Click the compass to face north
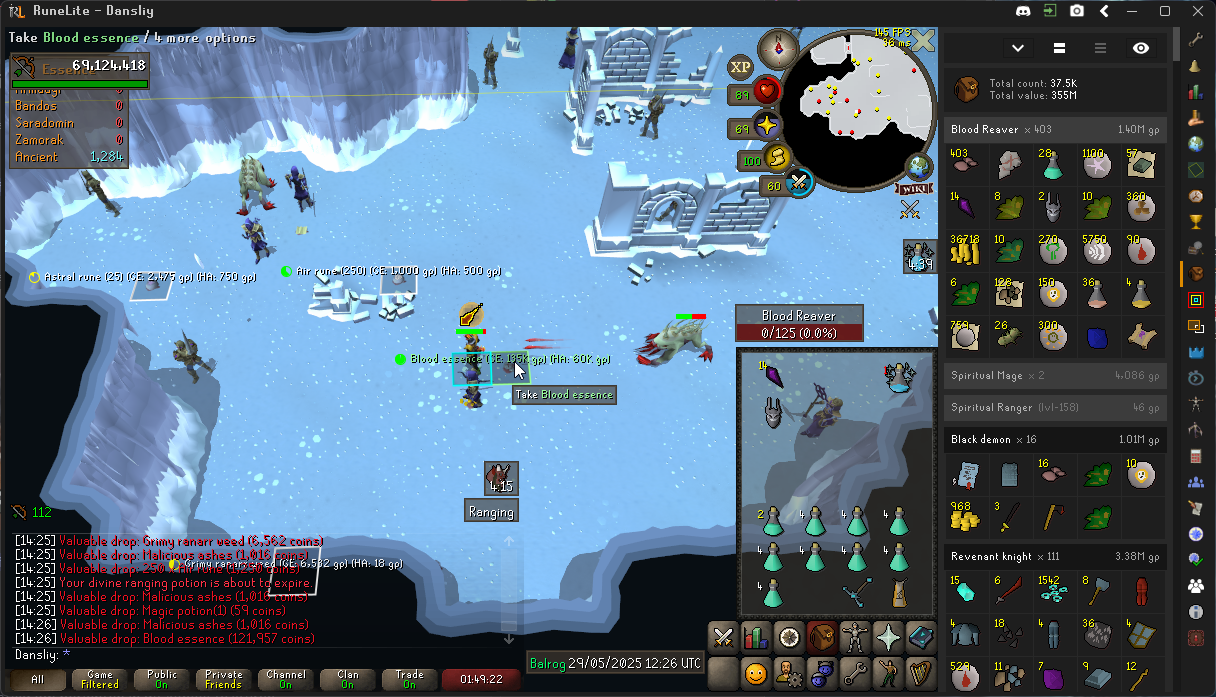The height and width of the screenshot is (697, 1216). 777,46
